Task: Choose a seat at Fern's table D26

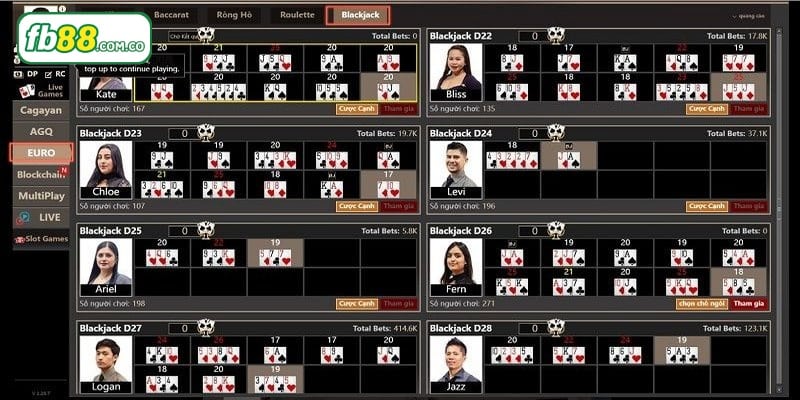Action: pos(702,303)
